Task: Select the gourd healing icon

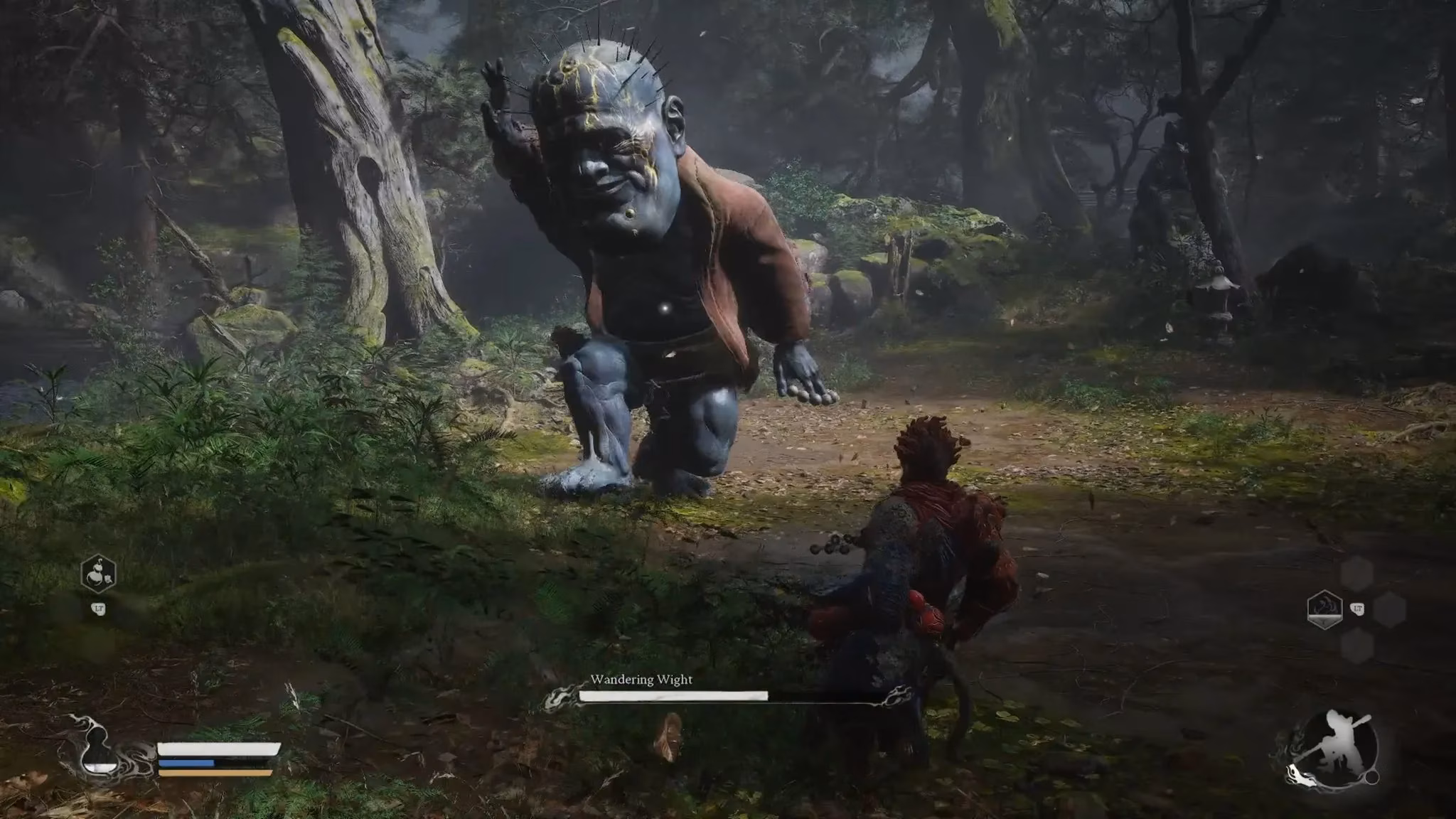Action: [x=98, y=574]
